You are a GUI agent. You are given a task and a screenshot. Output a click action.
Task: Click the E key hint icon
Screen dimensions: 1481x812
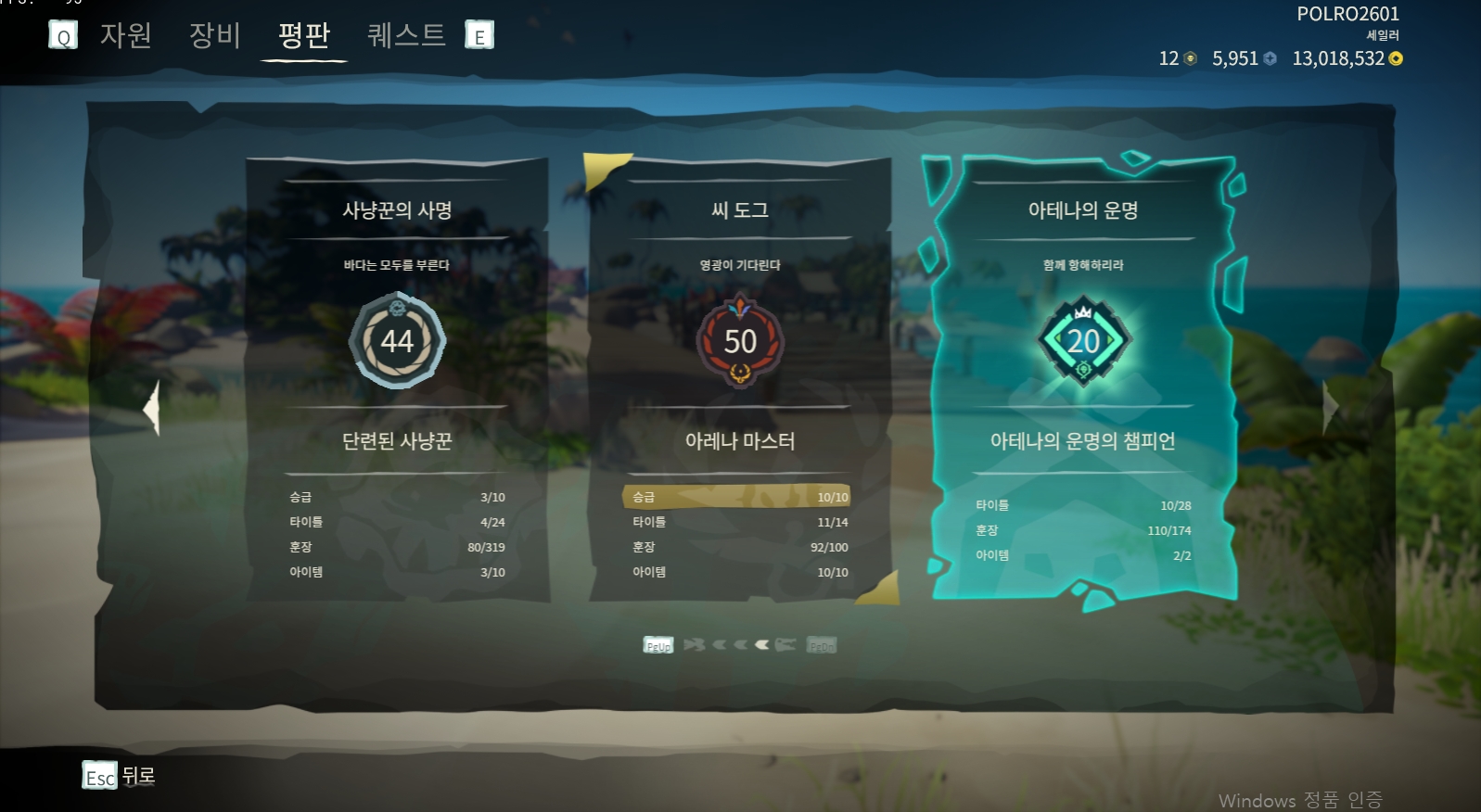point(479,35)
